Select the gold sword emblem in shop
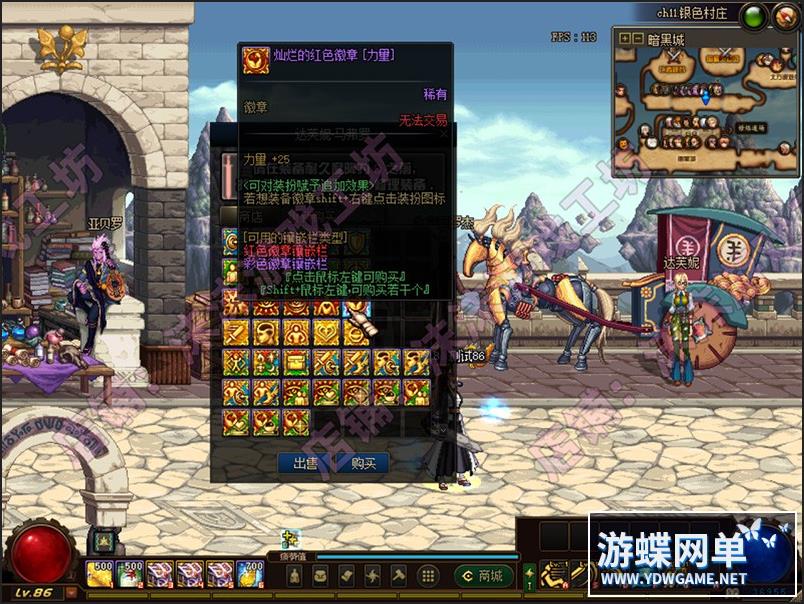The width and height of the screenshot is (804, 604). click(x=237, y=333)
